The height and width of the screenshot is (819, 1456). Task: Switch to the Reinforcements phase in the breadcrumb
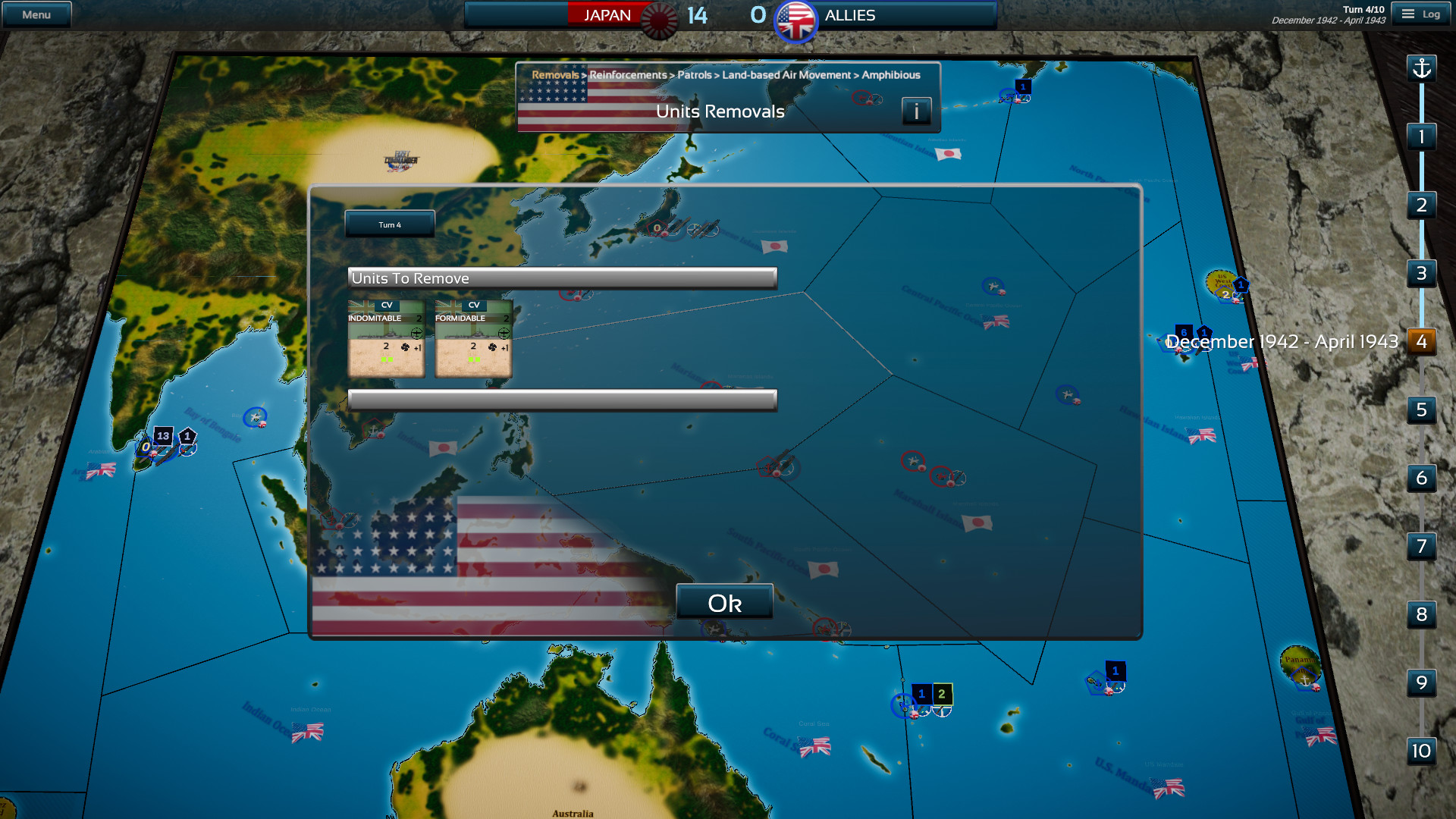point(626,75)
